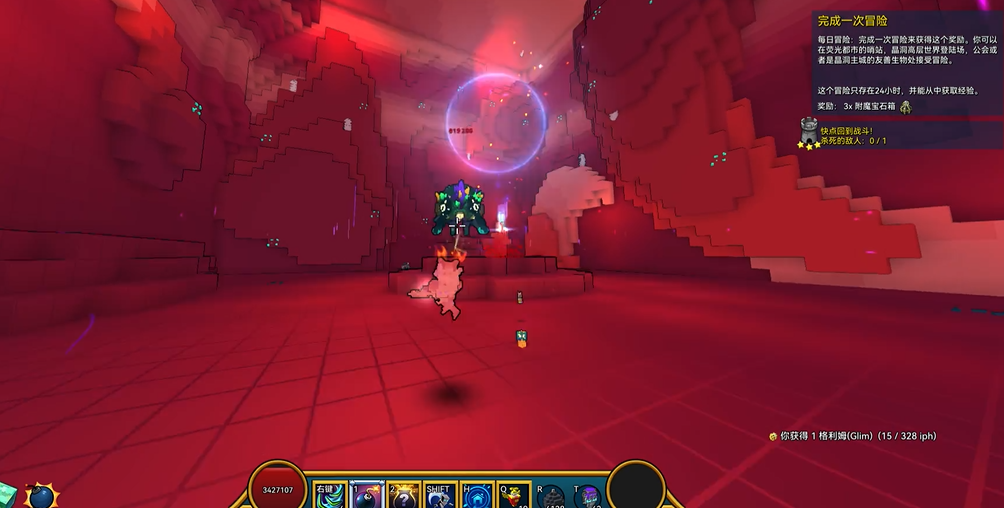Open the 完成一次冒险 adventure tracker
Viewport: 1004px width, 508px height.
click(853, 20)
